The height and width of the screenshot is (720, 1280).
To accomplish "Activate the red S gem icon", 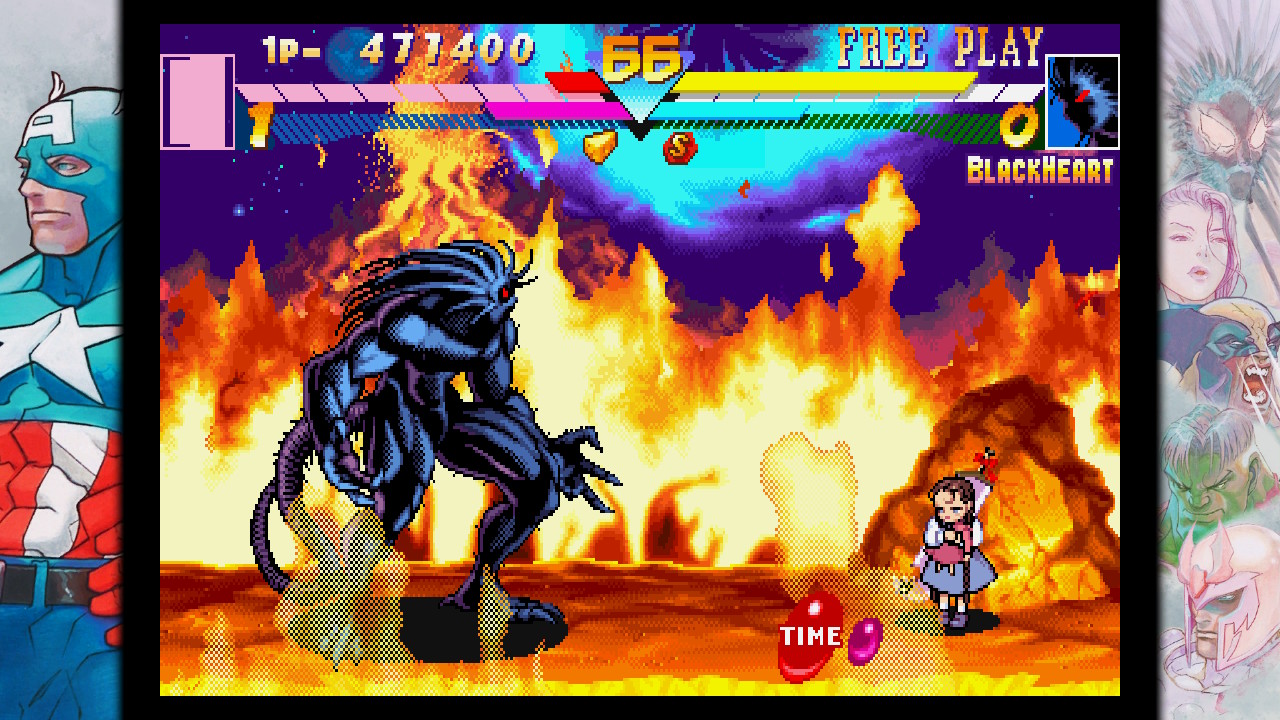I will 680,148.
